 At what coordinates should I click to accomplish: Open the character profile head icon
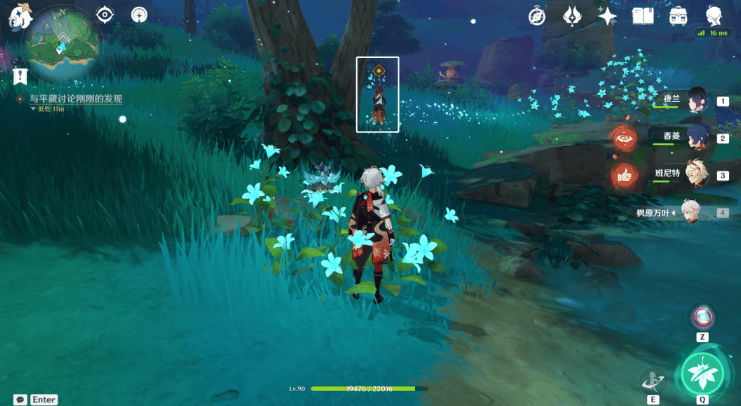[714, 15]
